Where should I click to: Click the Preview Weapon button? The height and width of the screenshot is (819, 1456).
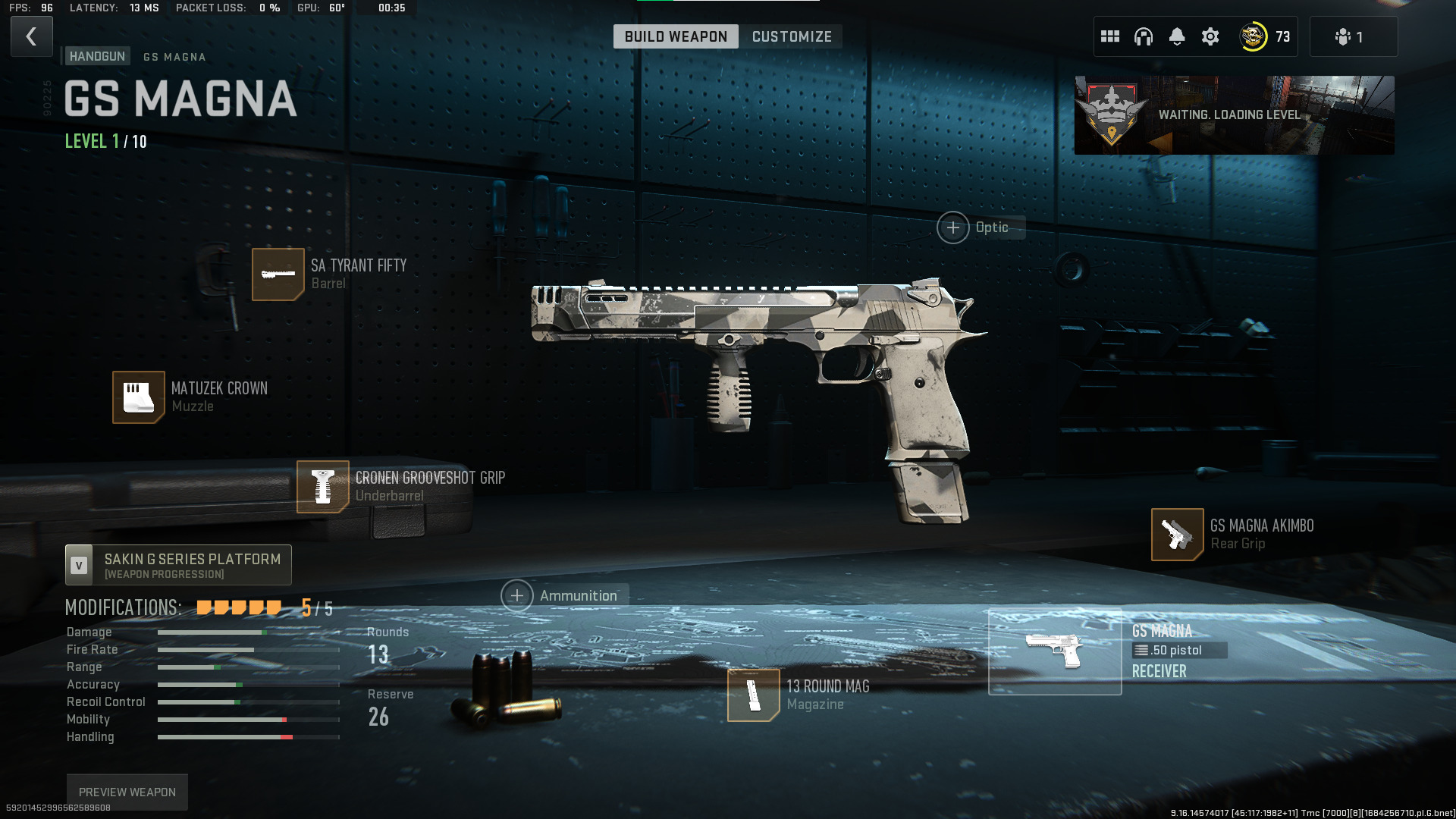pos(127,792)
